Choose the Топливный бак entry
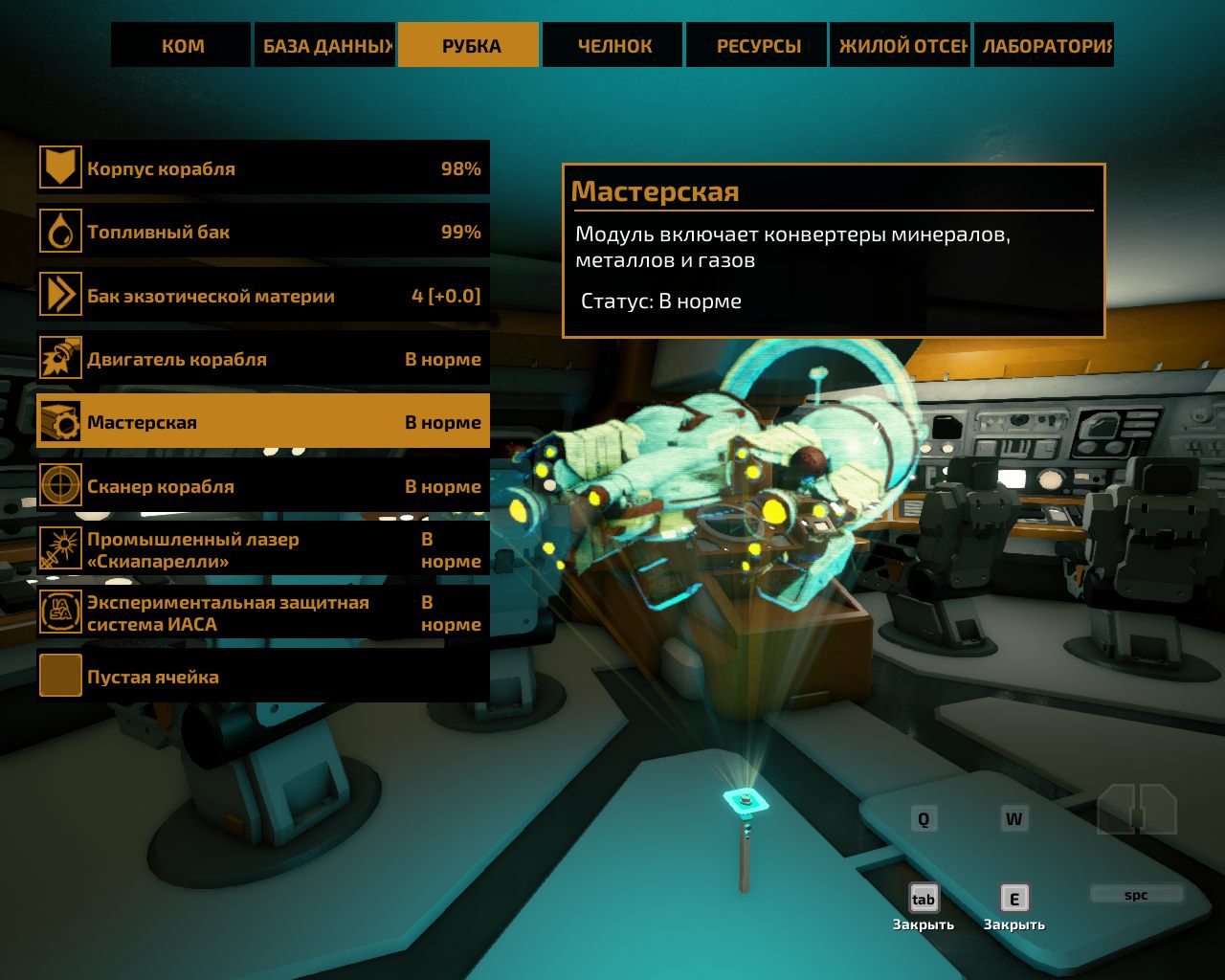Viewport: 1225px width, 980px height. coord(263,232)
